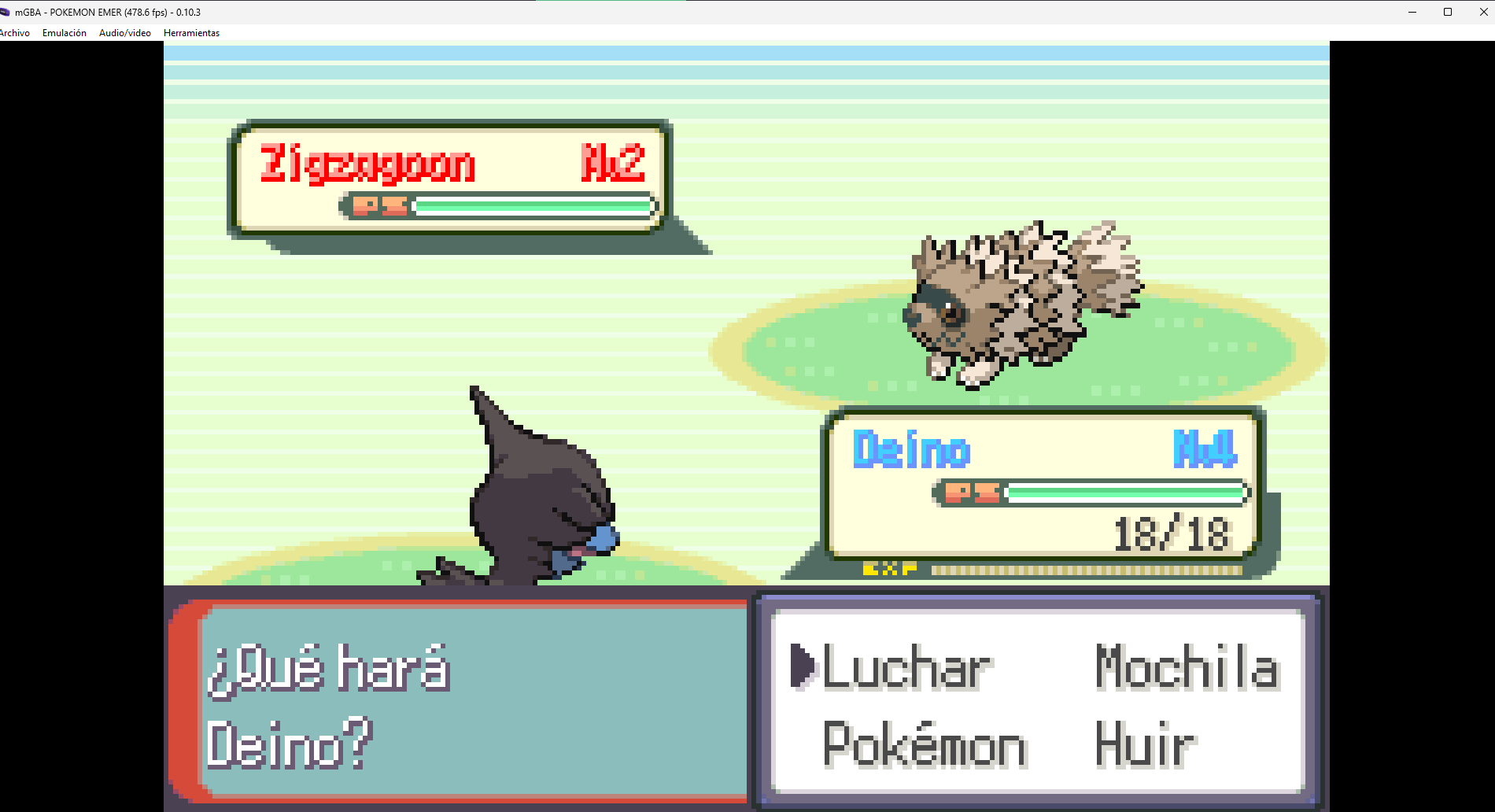1495x812 pixels.
Task: Open the Archivo menu
Action: pos(14,33)
